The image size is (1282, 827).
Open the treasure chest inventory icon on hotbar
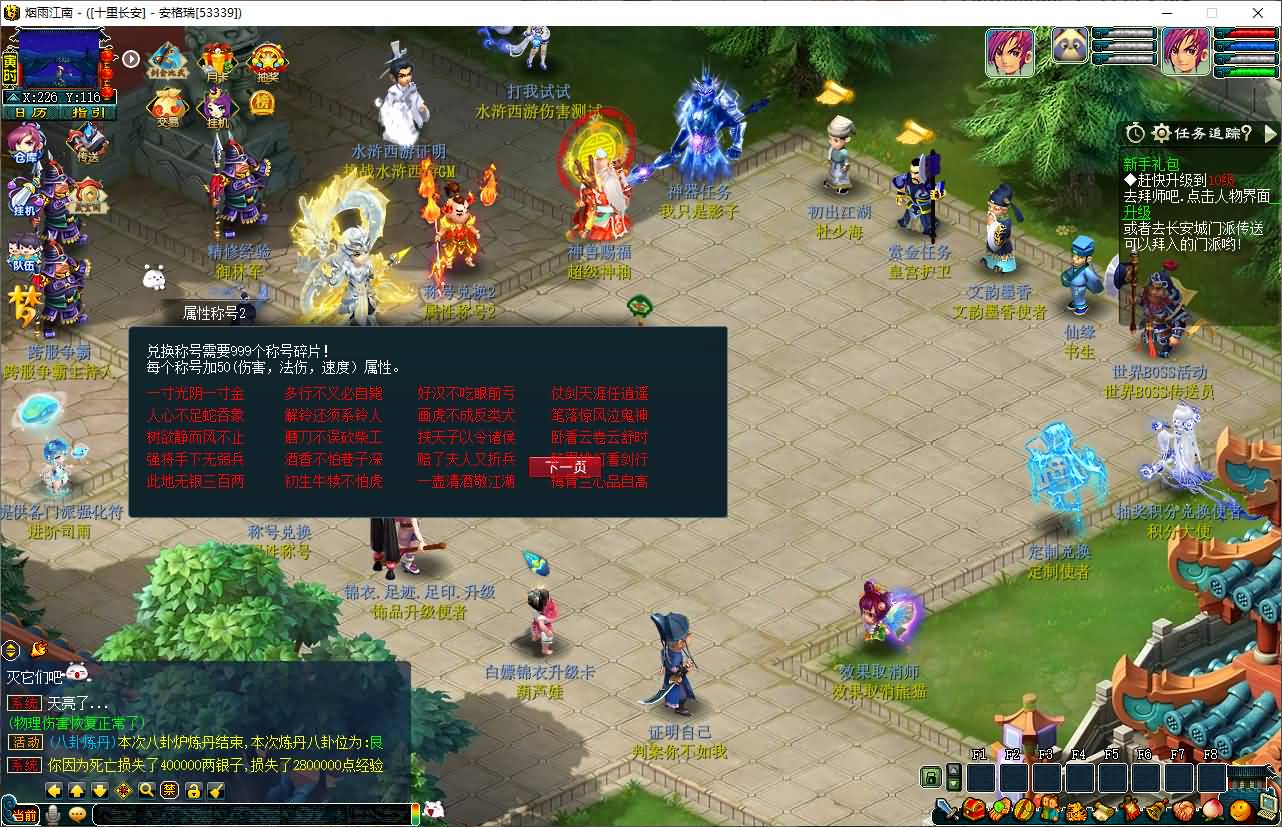[x=972, y=810]
